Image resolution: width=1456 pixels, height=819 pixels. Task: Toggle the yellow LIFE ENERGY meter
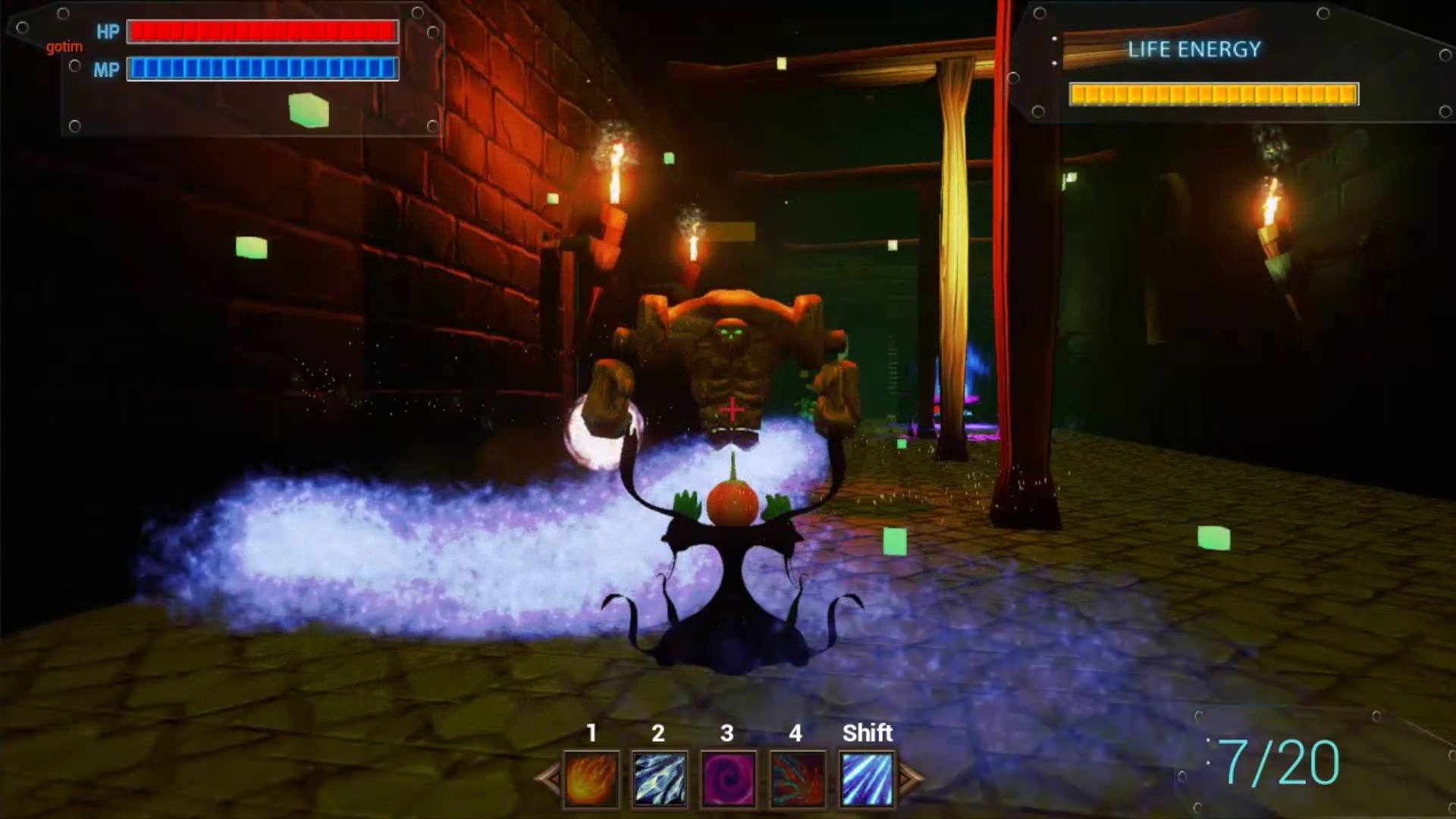[1212, 94]
